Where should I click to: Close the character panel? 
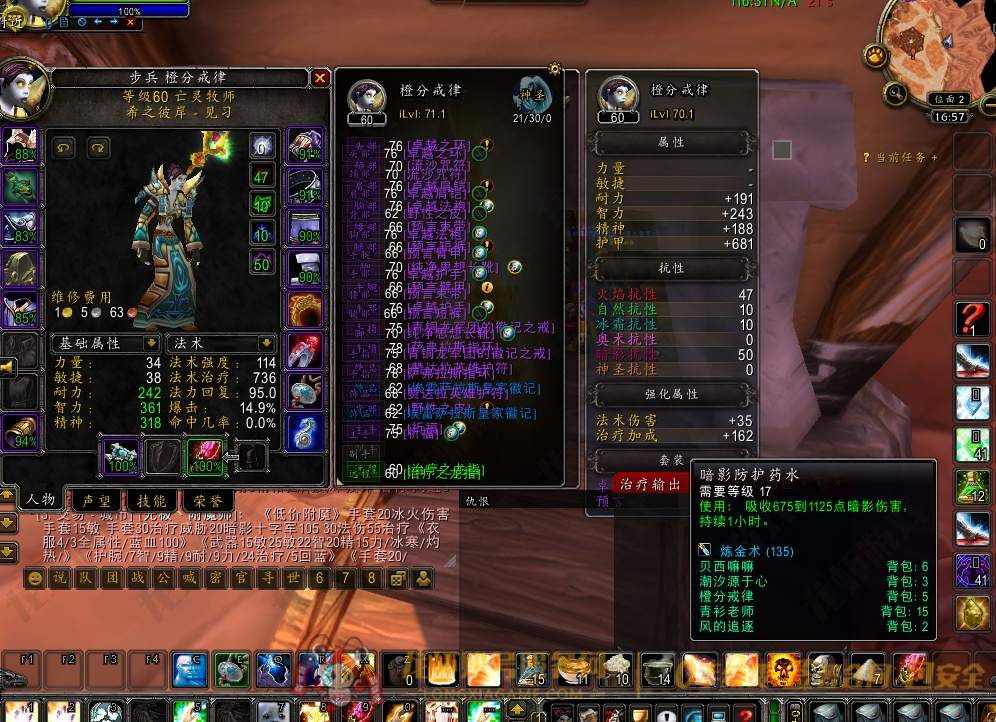click(320, 78)
